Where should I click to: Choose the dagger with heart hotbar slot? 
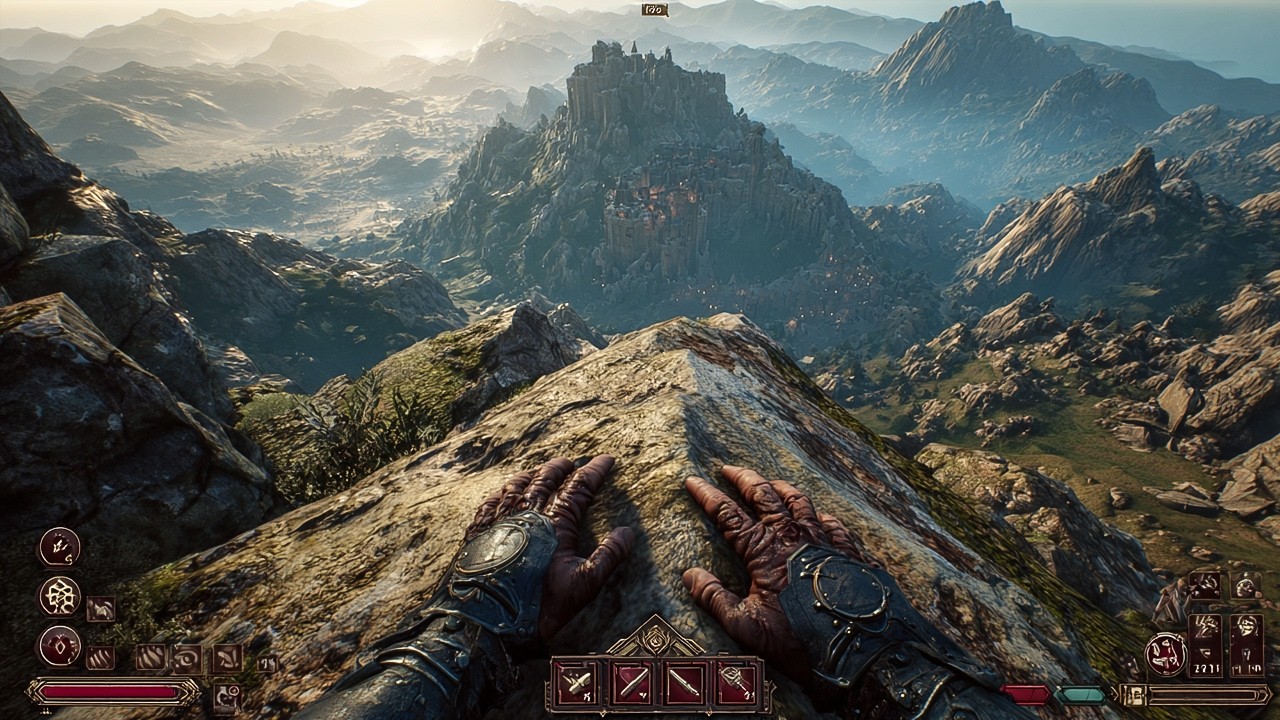tap(630, 683)
